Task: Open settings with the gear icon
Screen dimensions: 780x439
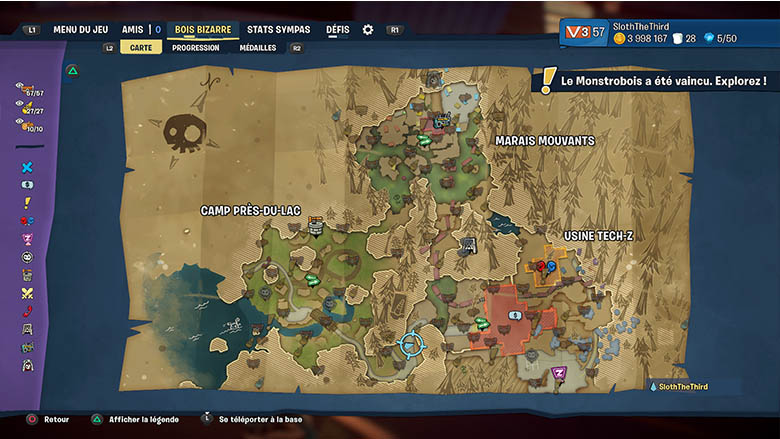Action: click(x=368, y=30)
